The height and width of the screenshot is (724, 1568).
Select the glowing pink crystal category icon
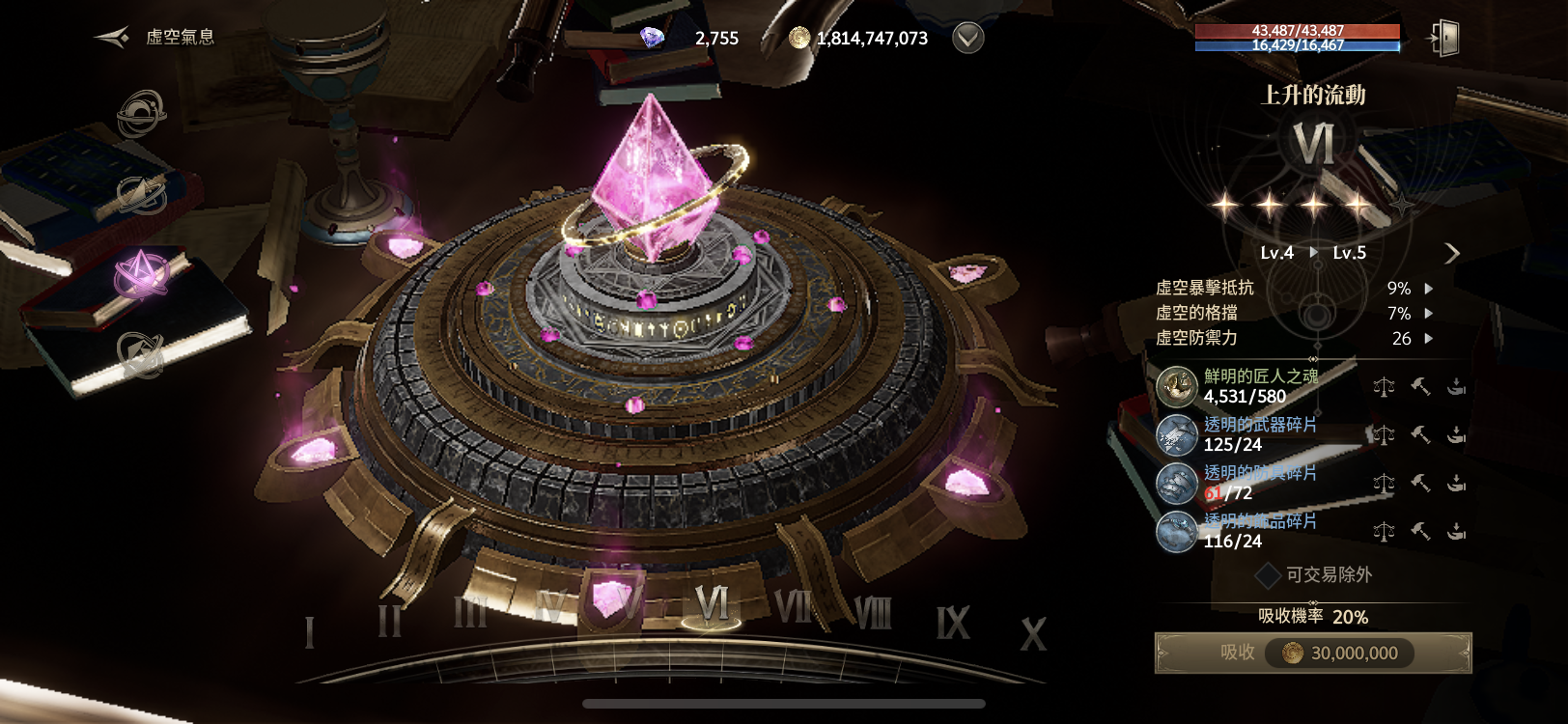141,275
